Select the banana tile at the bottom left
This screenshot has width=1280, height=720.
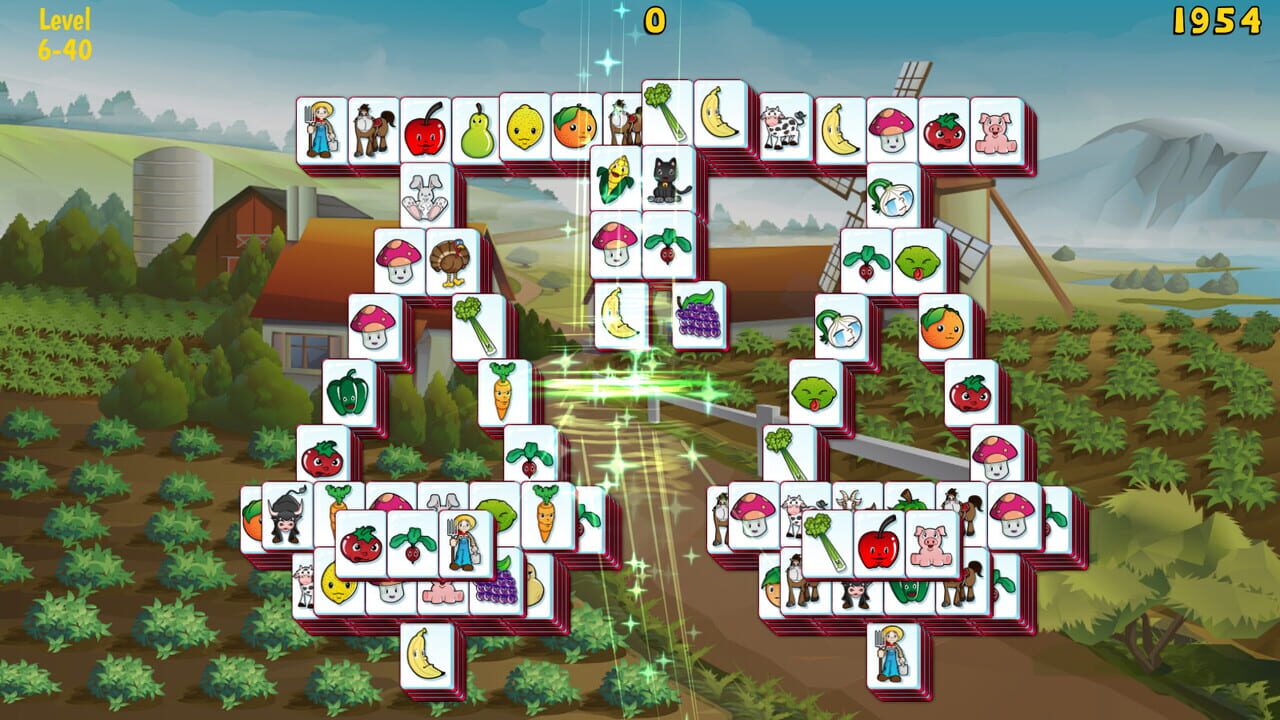(x=428, y=655)
